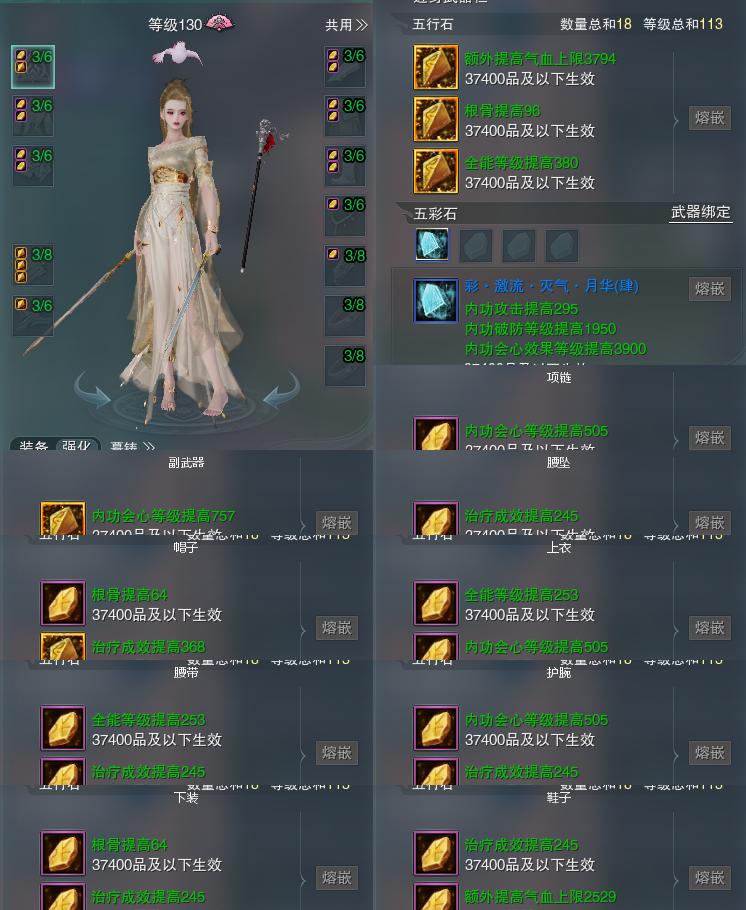Image resolution: width=746 pixels, height=910 pixels.
Task: Choose the 全能等级提高380 stone icon
Action: tap(436, 171)
